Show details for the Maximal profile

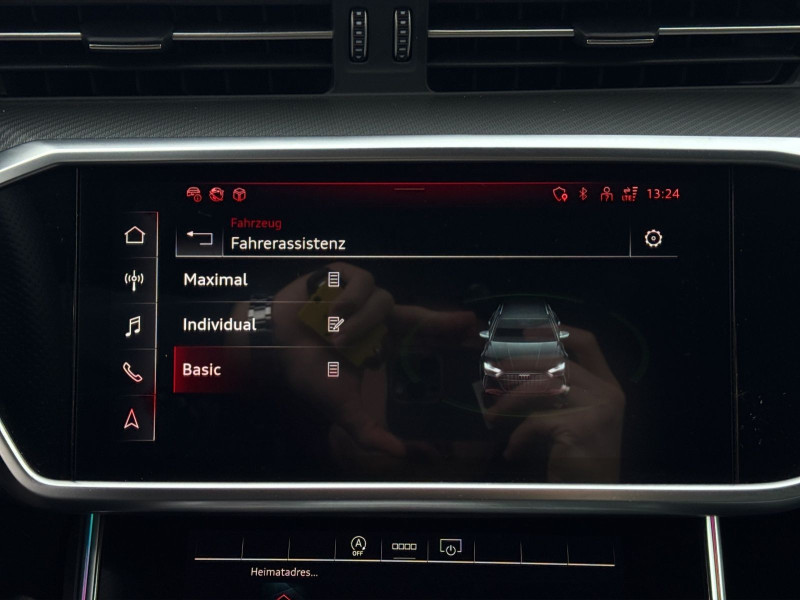click(x=334, y=280)
